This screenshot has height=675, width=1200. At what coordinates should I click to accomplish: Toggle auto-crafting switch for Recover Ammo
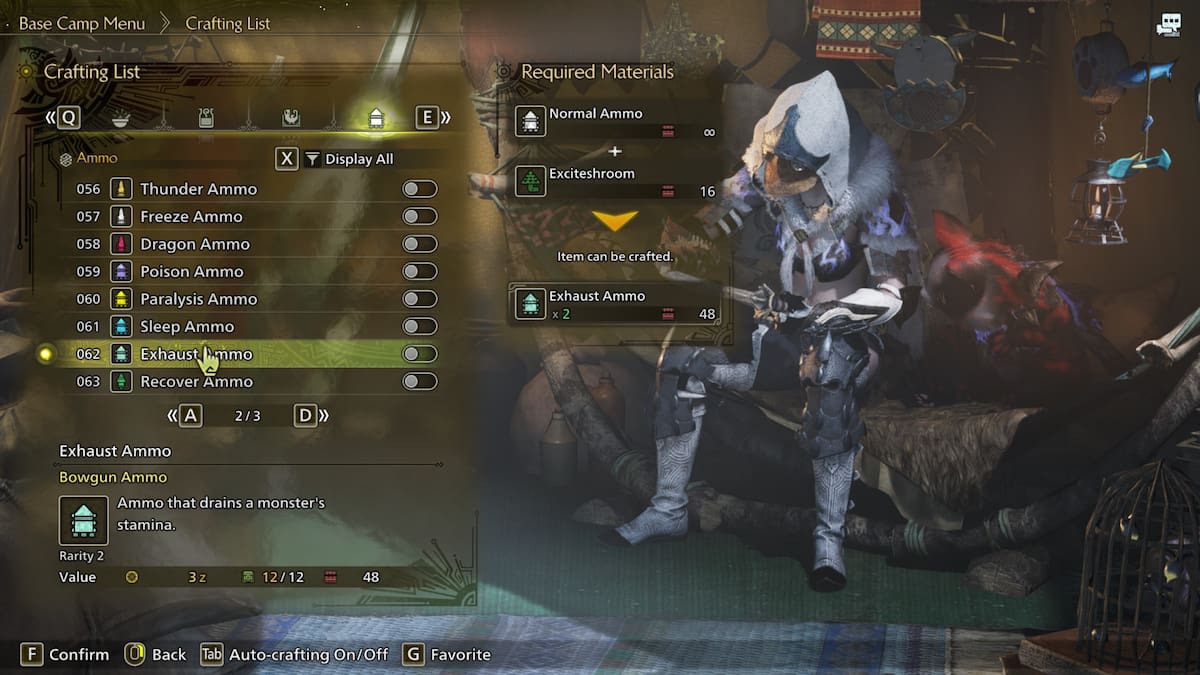click(x=419, y=381)
